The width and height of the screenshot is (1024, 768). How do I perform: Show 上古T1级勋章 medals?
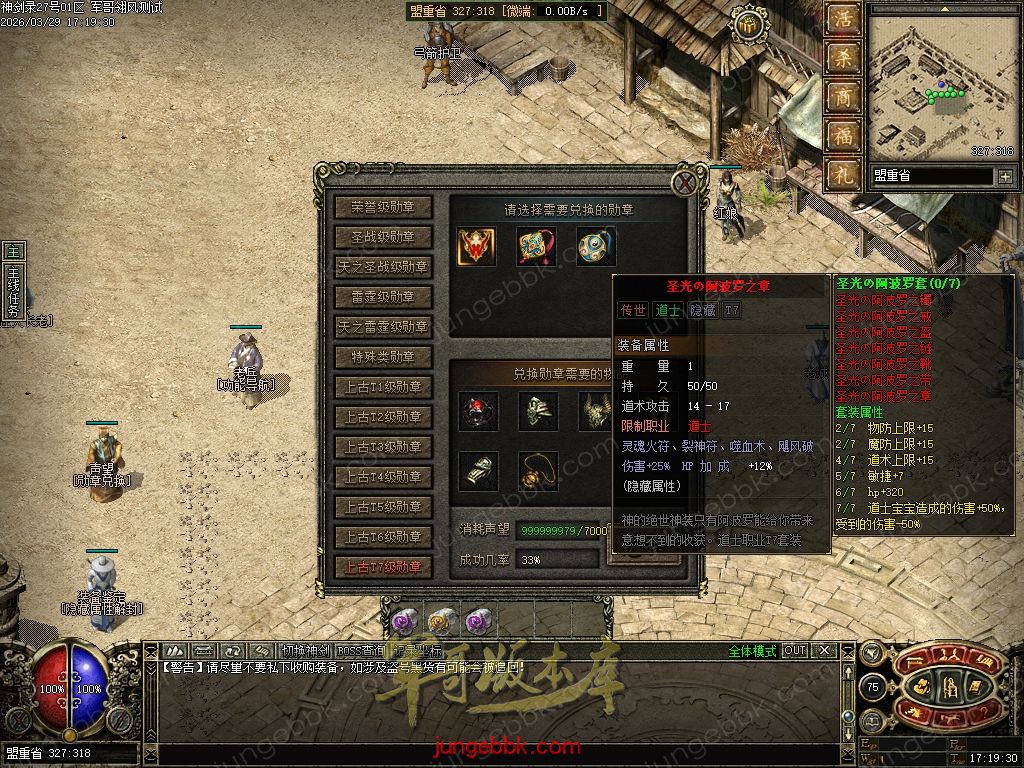coord(383,387)
